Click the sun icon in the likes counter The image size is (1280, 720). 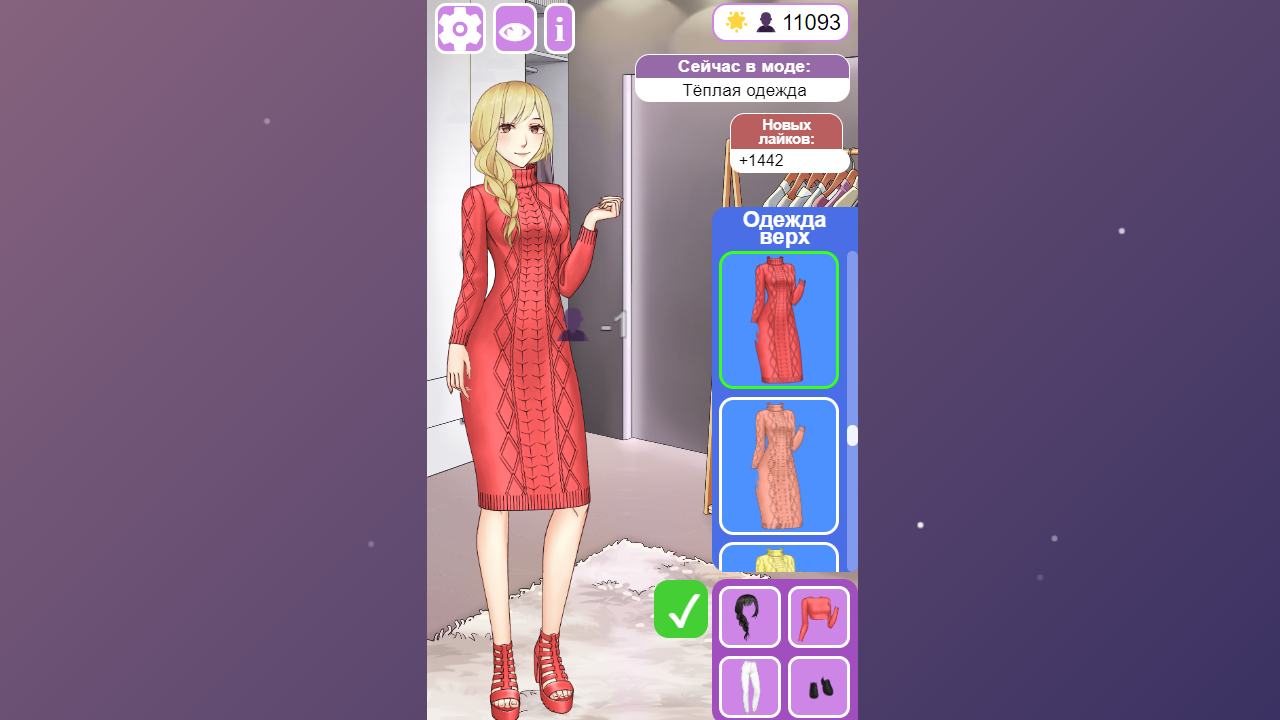click(x=737, y=21)
